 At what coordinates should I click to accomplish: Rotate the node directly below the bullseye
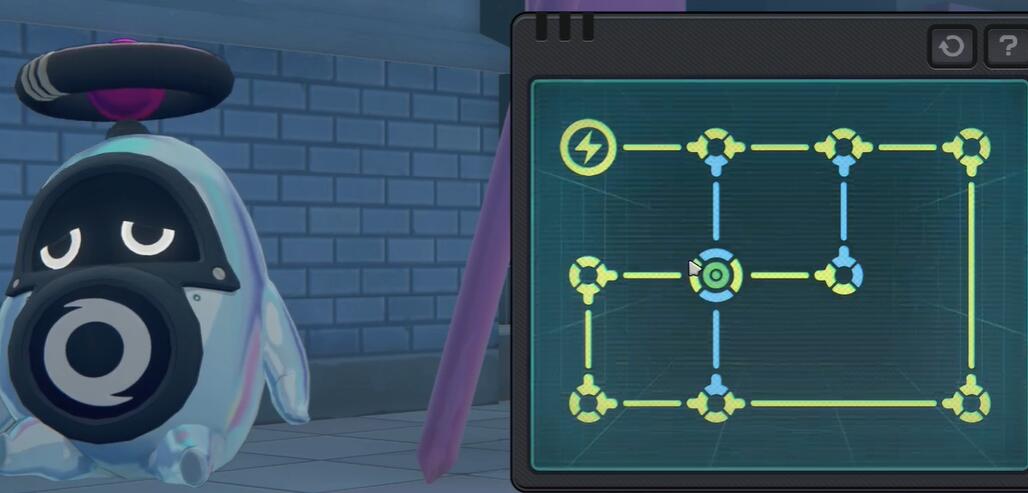click(716, 403)
